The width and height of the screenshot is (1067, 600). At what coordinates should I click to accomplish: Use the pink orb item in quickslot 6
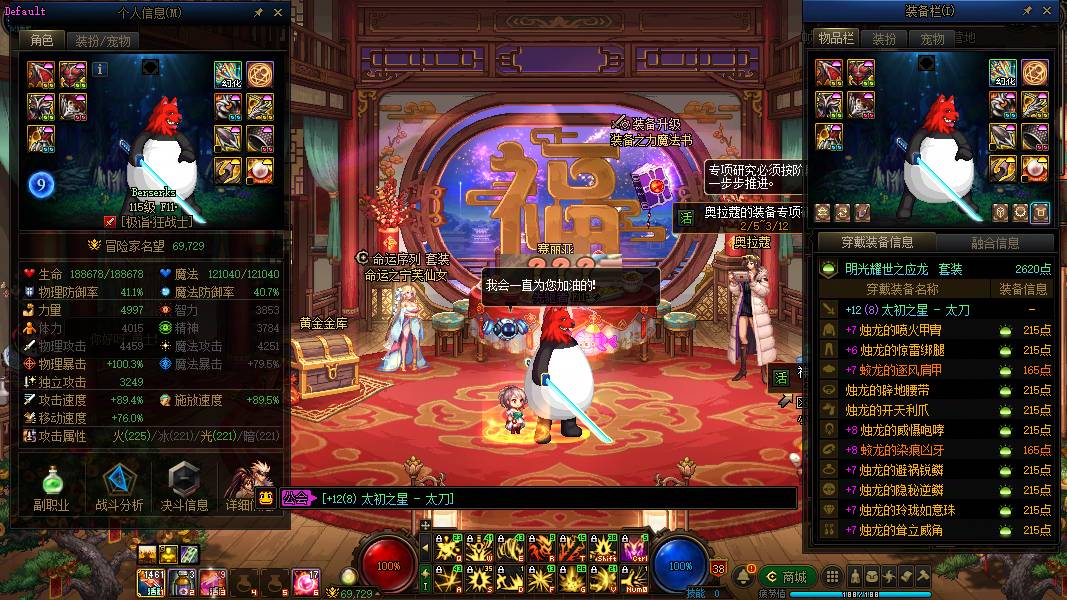303,580
